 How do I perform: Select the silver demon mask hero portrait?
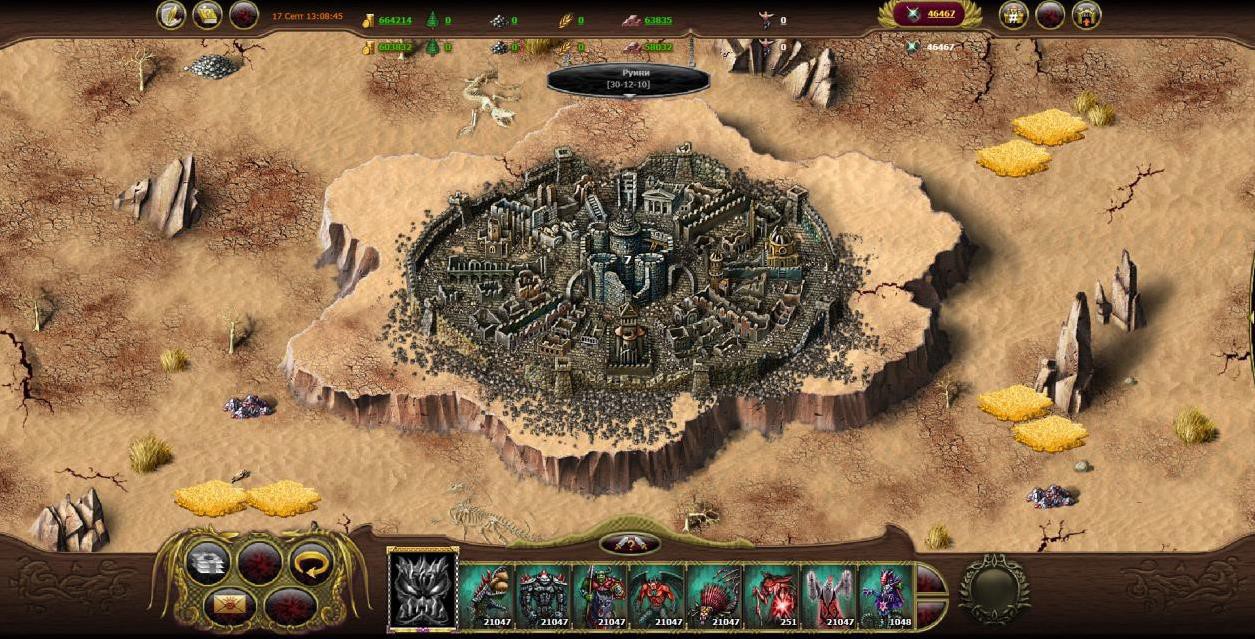pyautogui.click(x=422, y=589)
